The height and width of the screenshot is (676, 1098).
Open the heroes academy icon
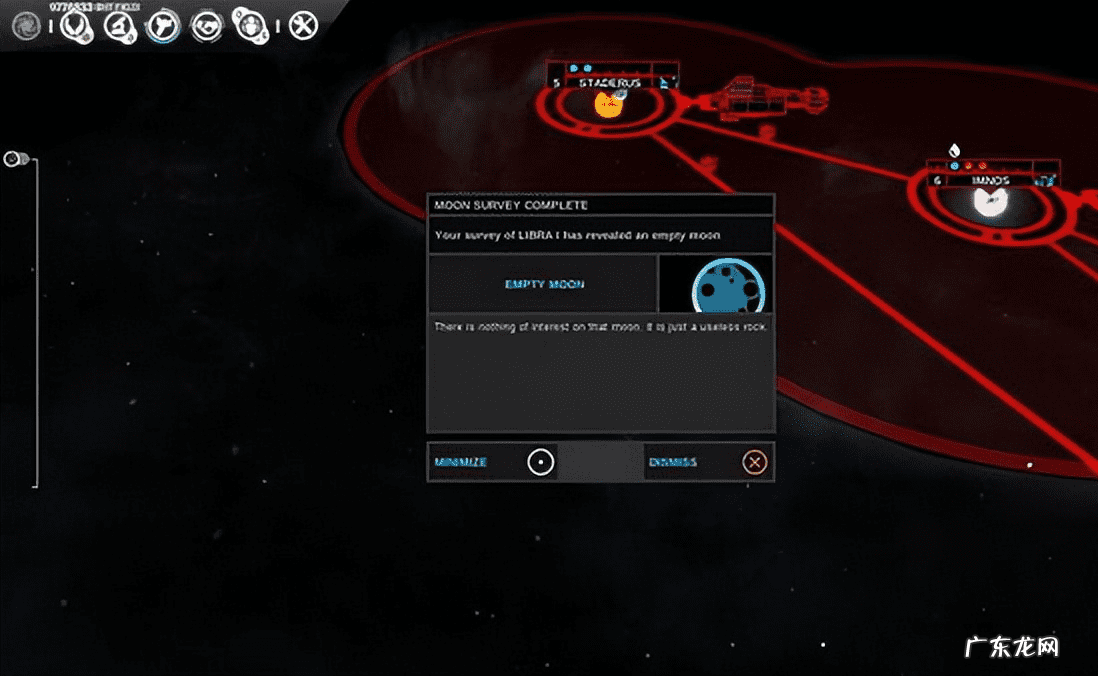click(248, 24)
